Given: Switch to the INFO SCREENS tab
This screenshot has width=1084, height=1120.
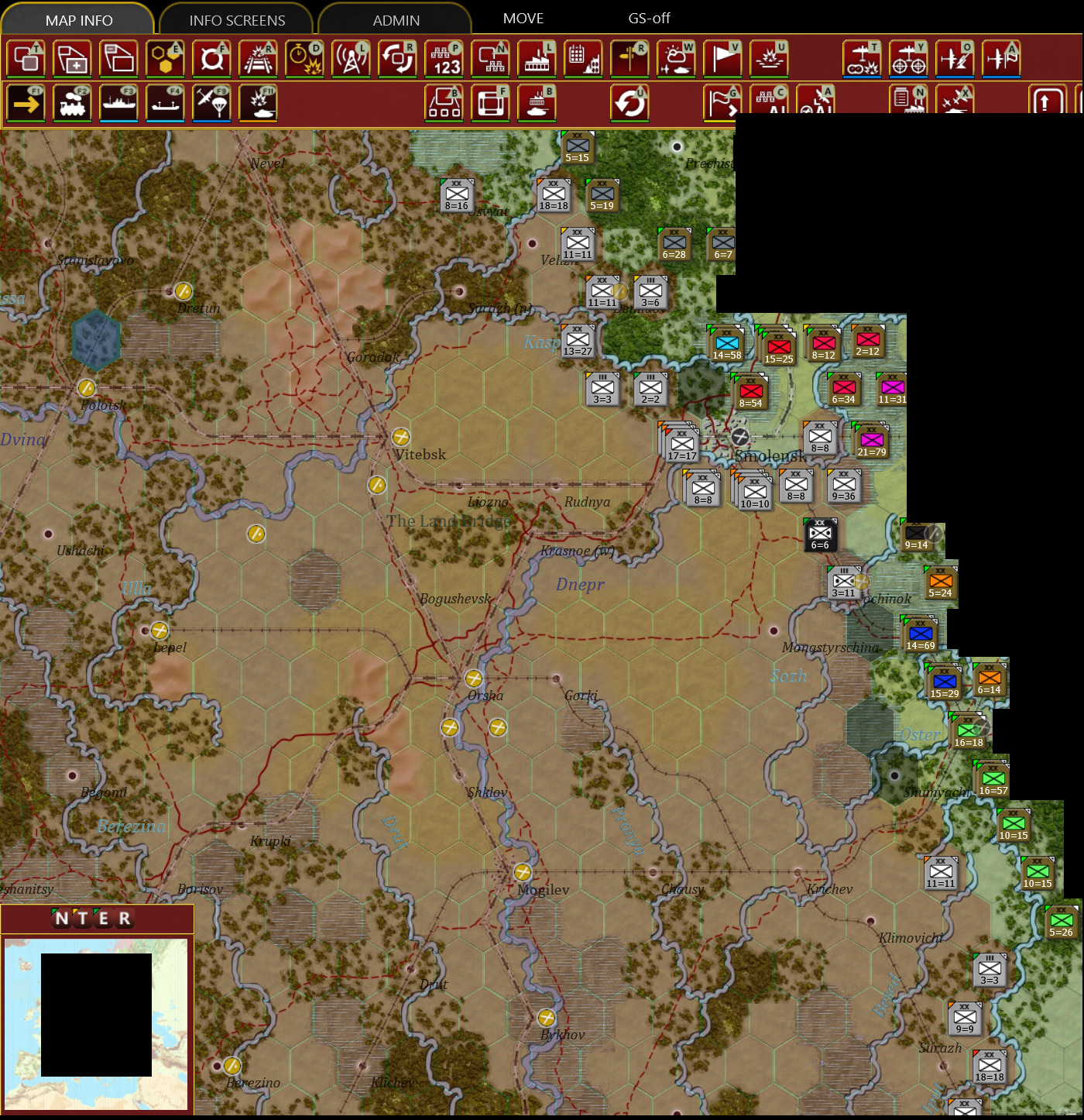Looking at the screenshot, I should coord(236,19).
